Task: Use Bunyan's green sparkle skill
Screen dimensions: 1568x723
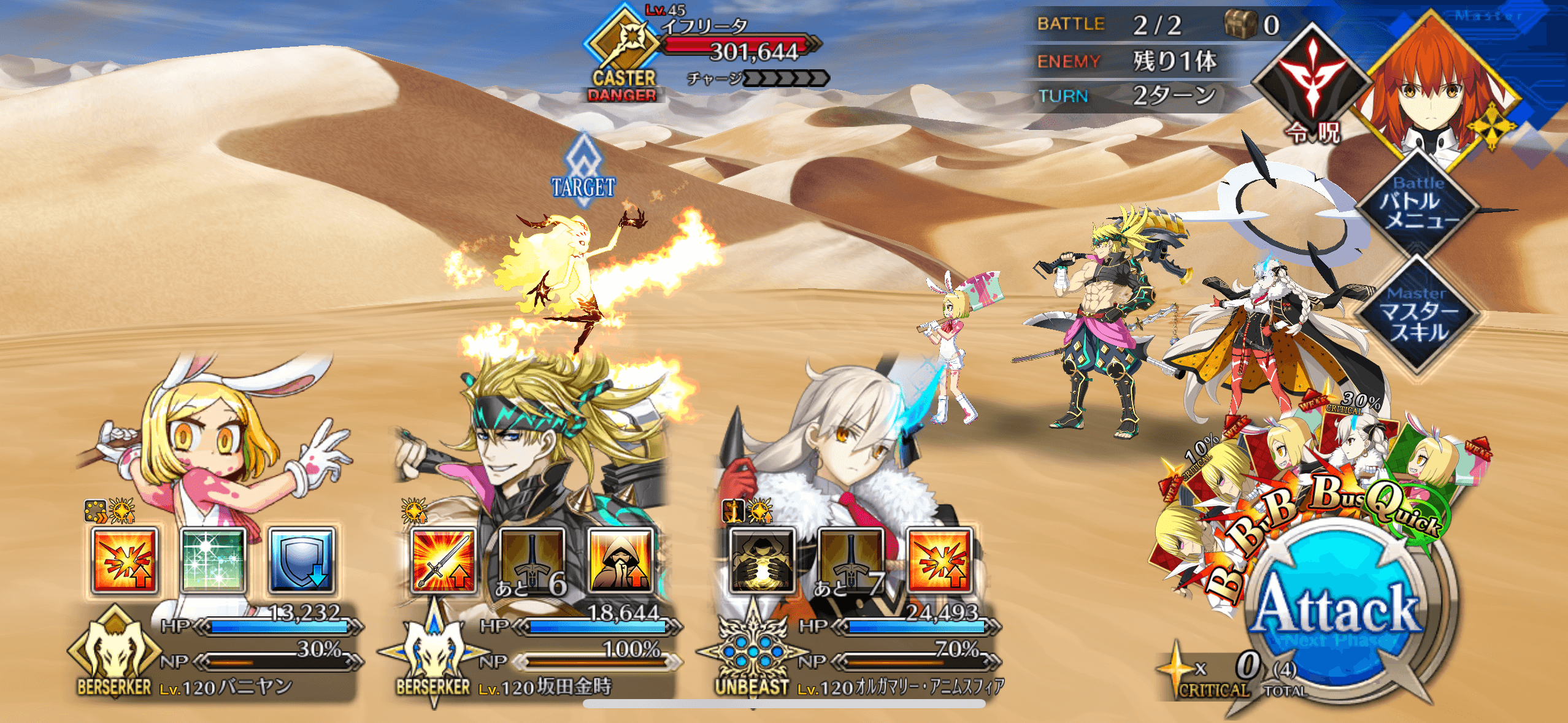Action: point(213,561)
